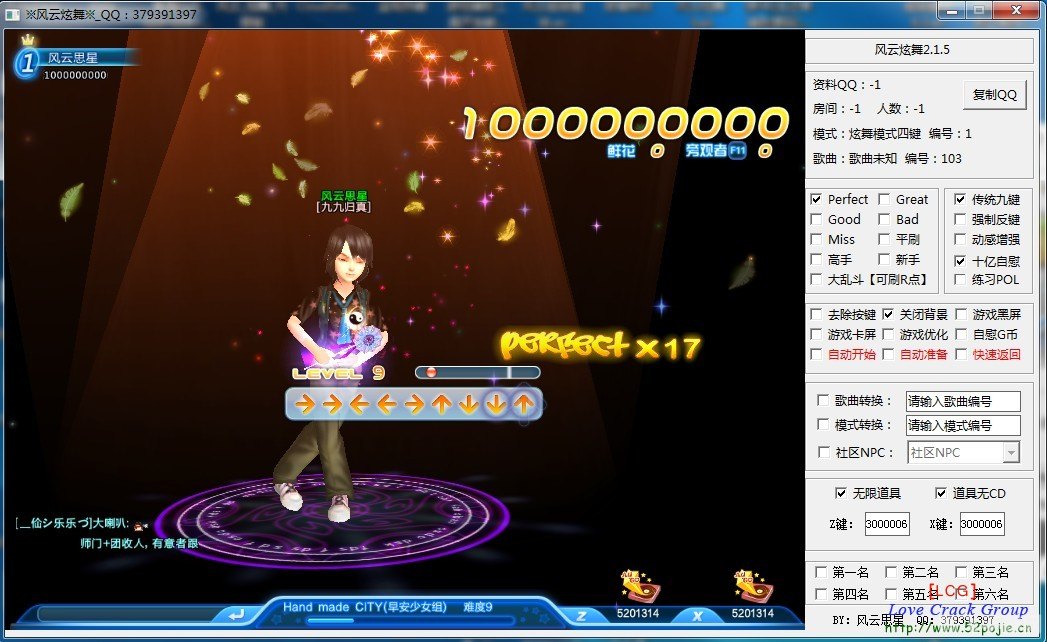Toggle the Perfect checkbox
The image size is (1047, 642).
[816, 200]
